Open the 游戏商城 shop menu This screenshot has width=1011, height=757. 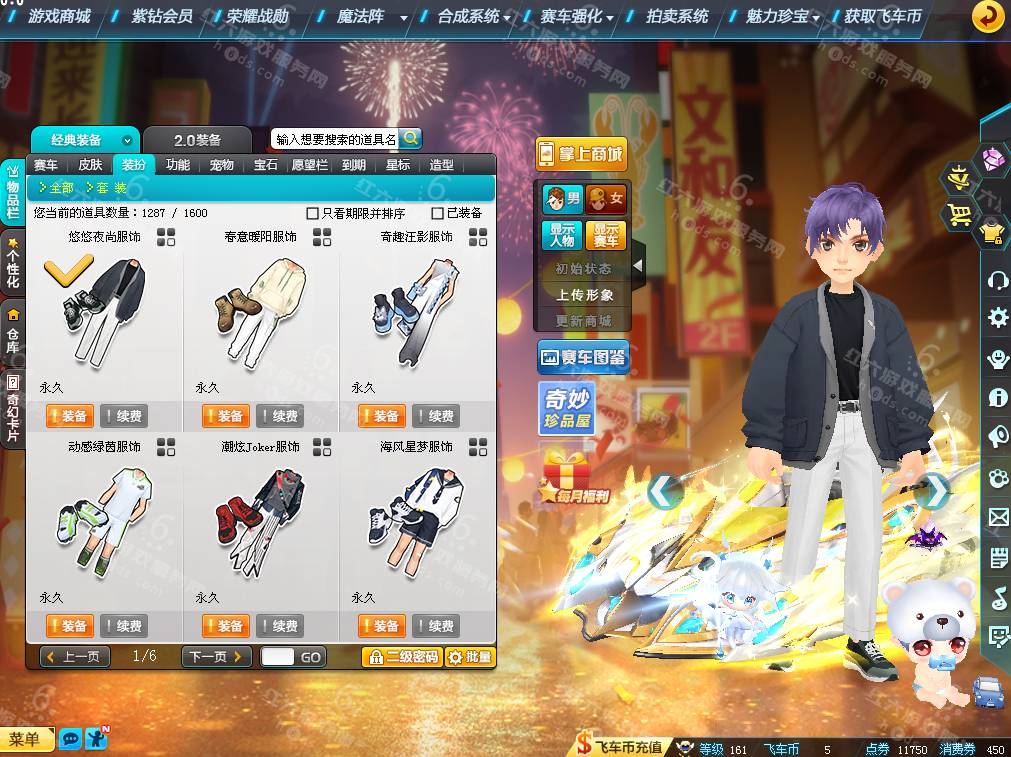pos(59,16)
